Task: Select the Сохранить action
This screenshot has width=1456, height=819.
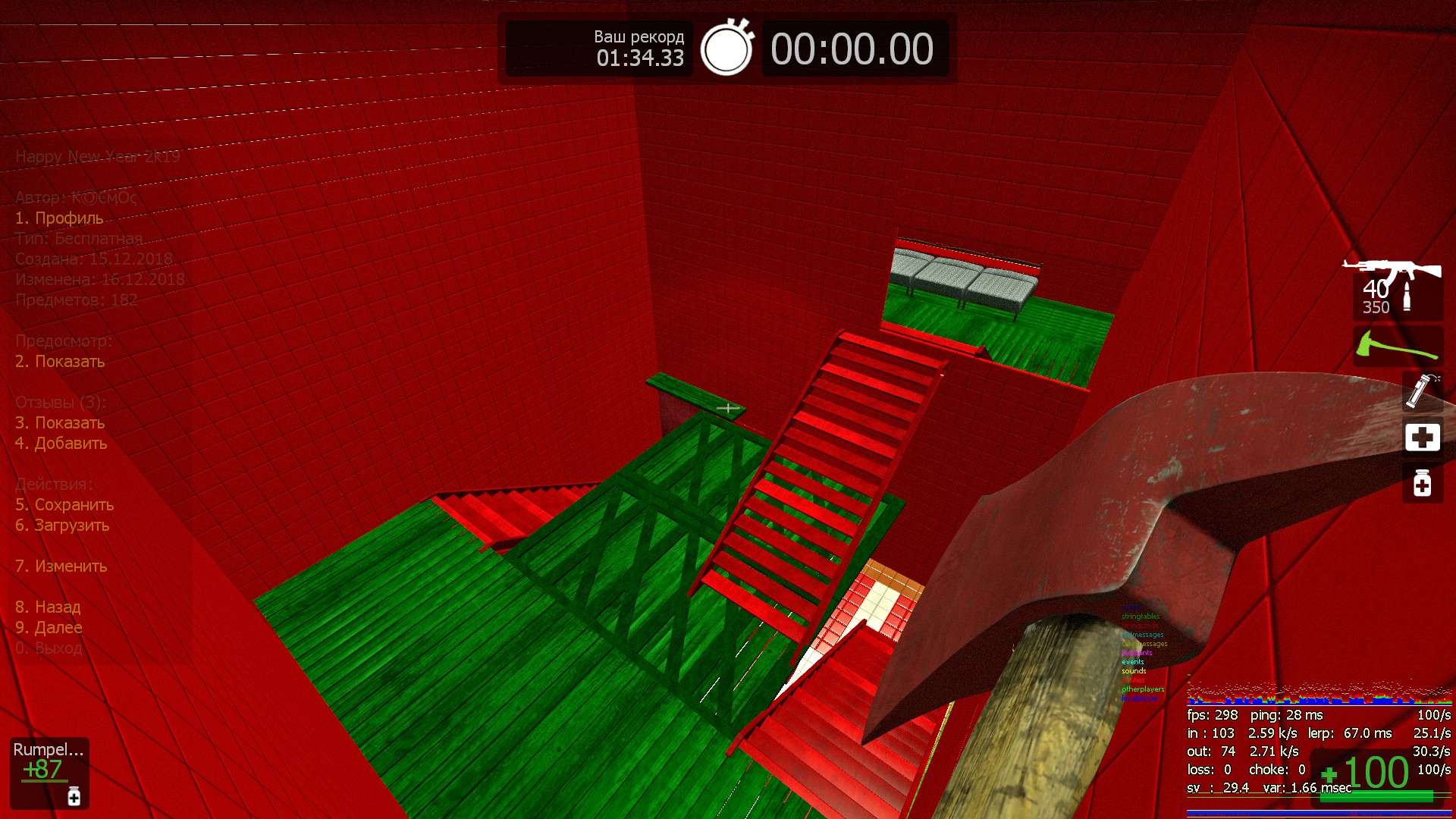Action: tap(64, 505)
